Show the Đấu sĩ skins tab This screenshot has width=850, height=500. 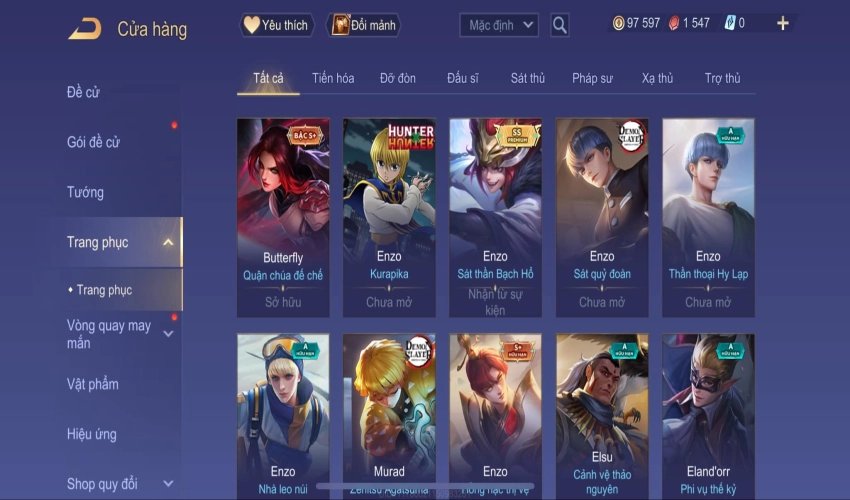464,78
